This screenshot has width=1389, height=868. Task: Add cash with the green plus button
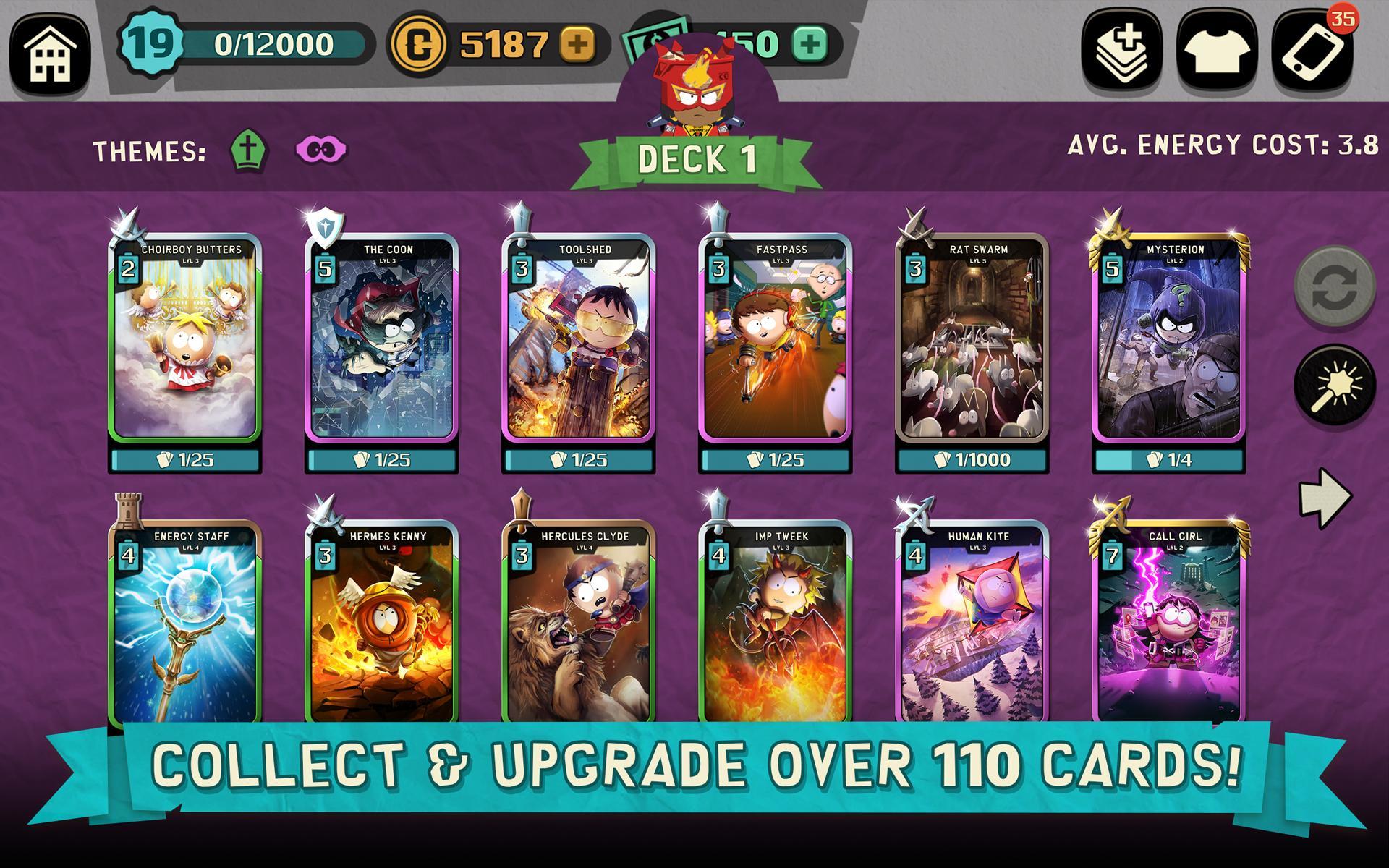point(810,43)
